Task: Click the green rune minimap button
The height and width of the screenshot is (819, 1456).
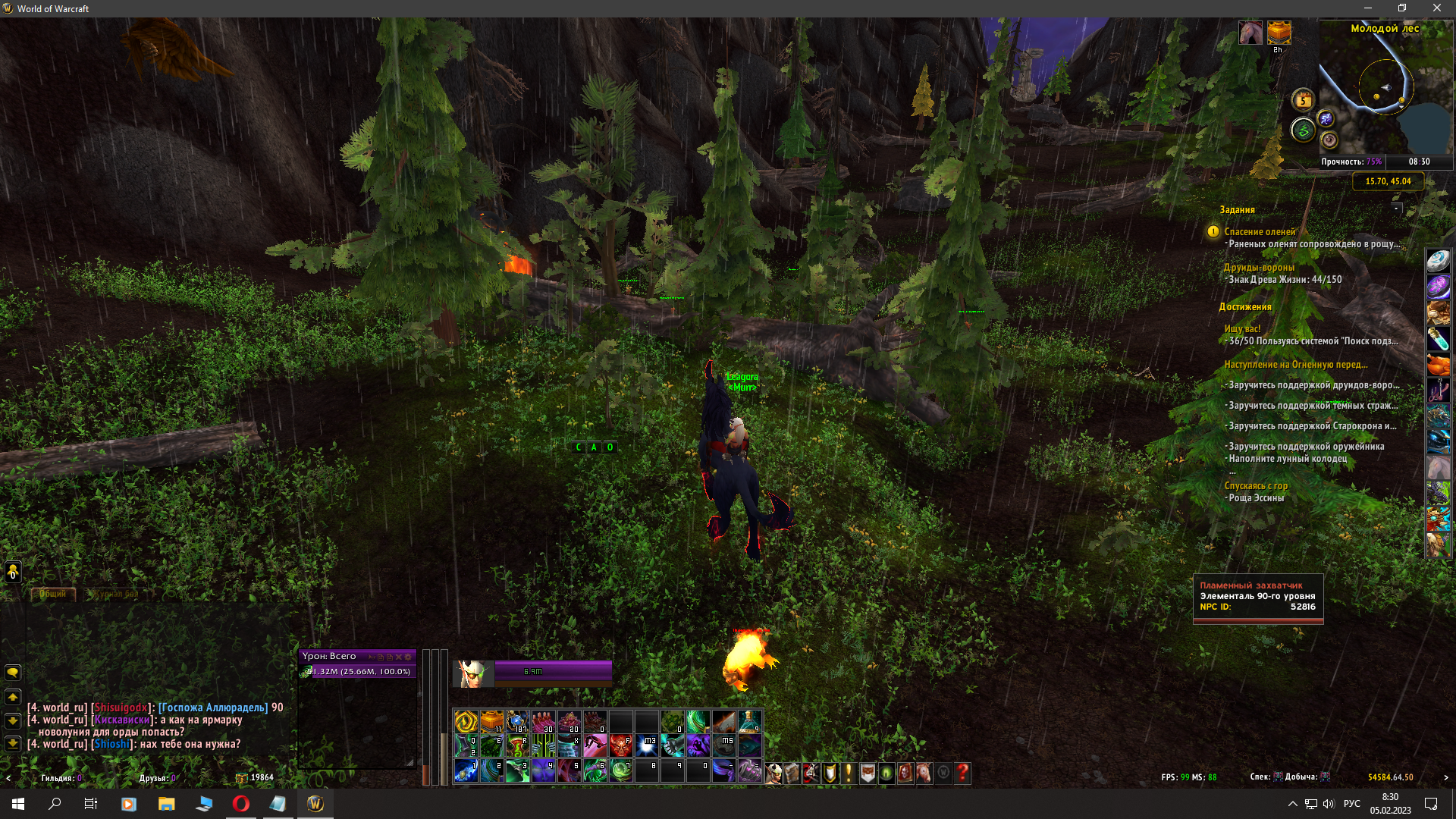Action: (1303, 130)
